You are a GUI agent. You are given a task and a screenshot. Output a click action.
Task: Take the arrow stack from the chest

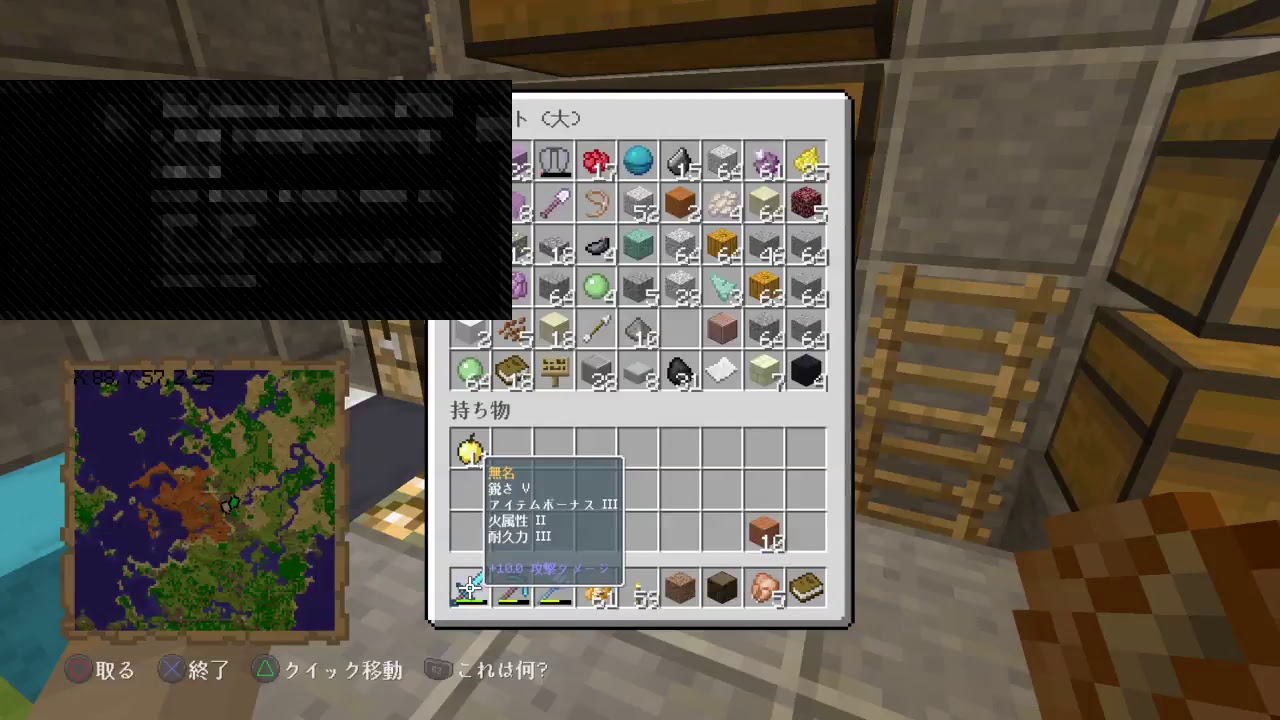tap(597, 331)
